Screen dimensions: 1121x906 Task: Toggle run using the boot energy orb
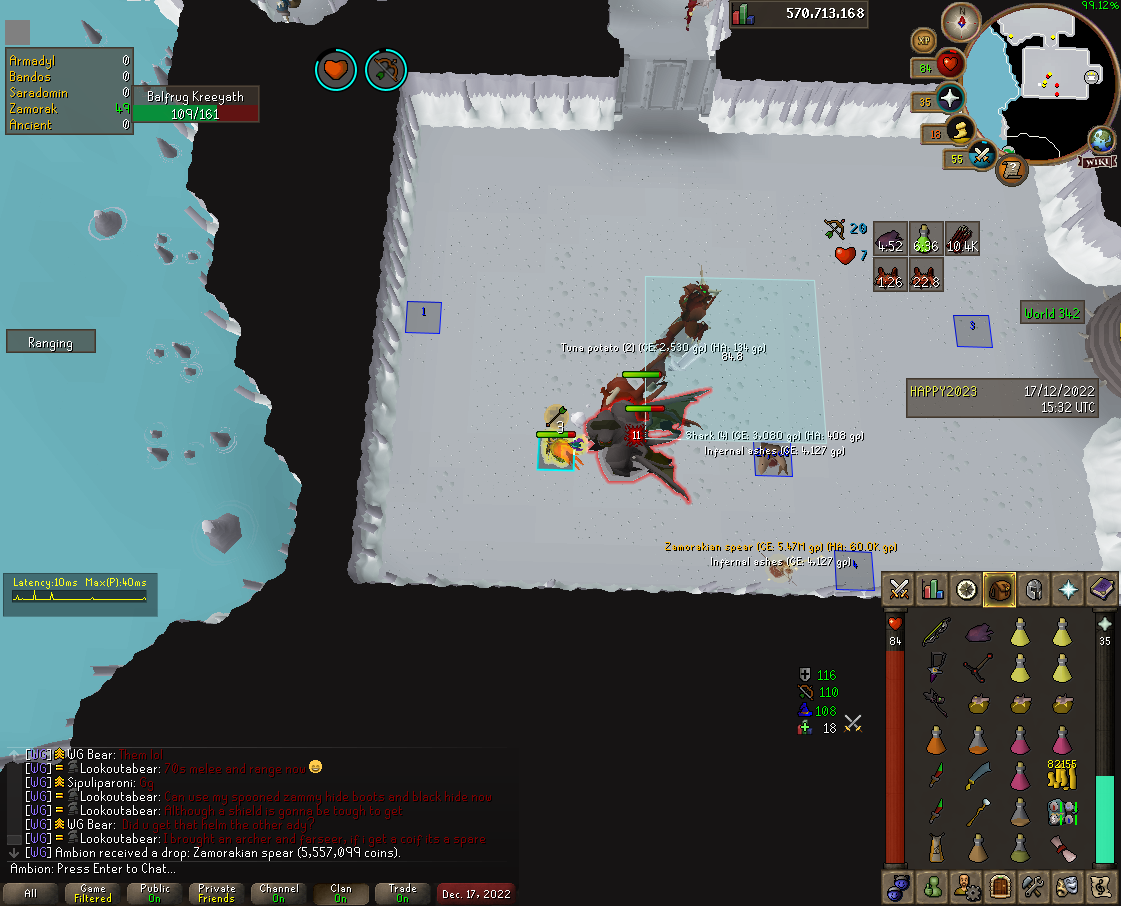(x=960, y=130)
